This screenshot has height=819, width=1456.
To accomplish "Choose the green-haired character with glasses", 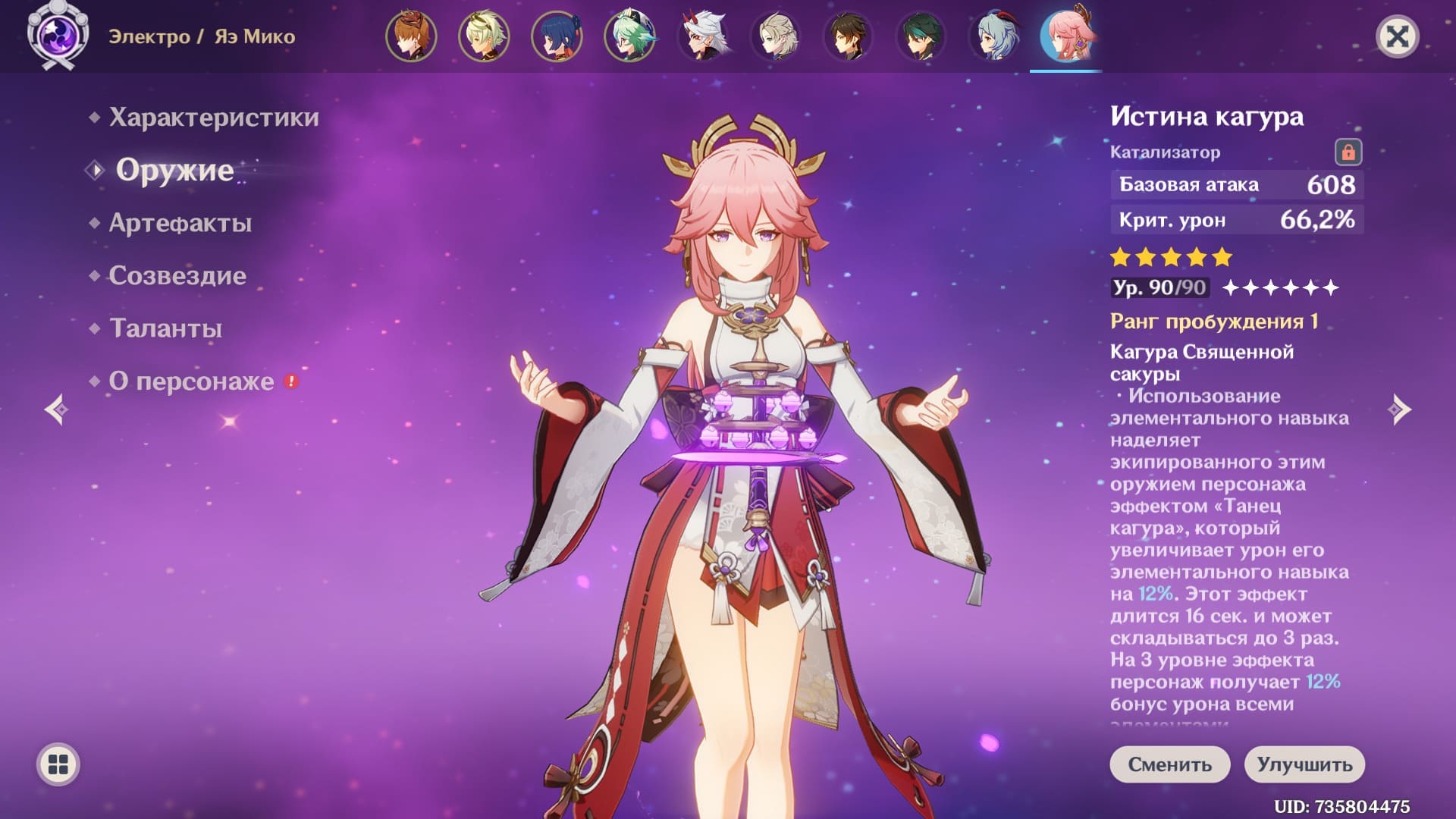I will (x=629, y=36).
